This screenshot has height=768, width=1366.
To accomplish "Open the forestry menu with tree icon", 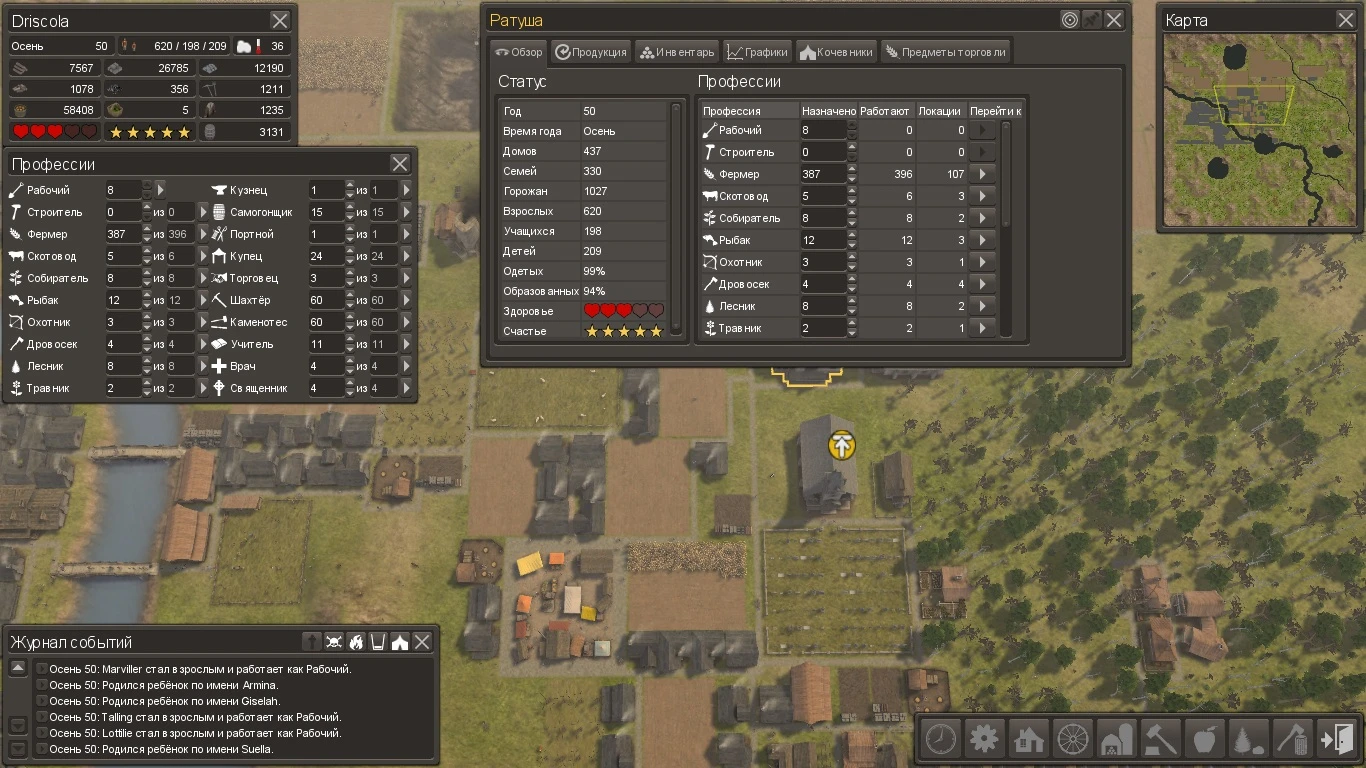I will (x=1248, y=738).
